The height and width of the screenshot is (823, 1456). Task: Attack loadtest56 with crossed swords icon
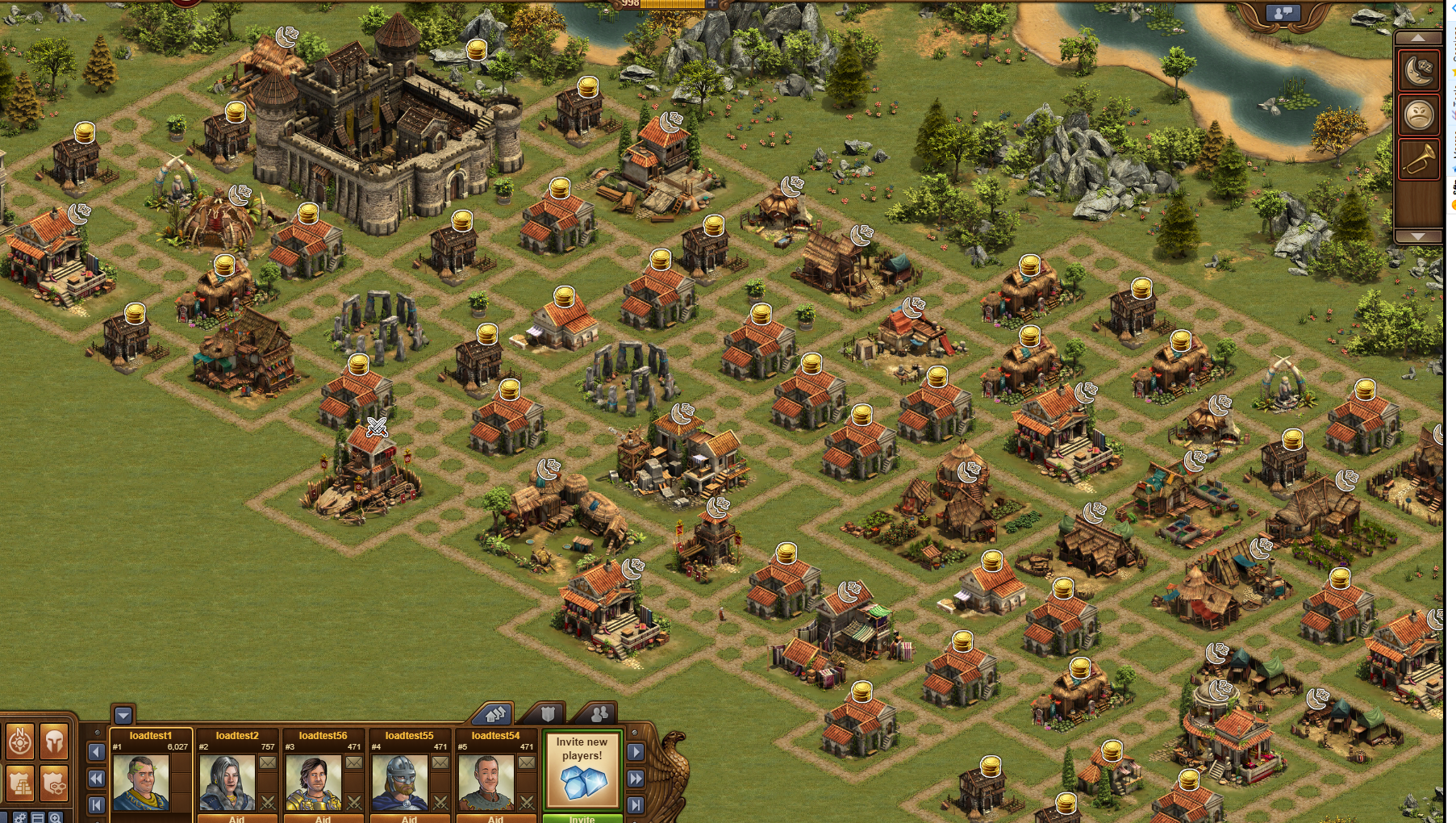pos(354,802)
